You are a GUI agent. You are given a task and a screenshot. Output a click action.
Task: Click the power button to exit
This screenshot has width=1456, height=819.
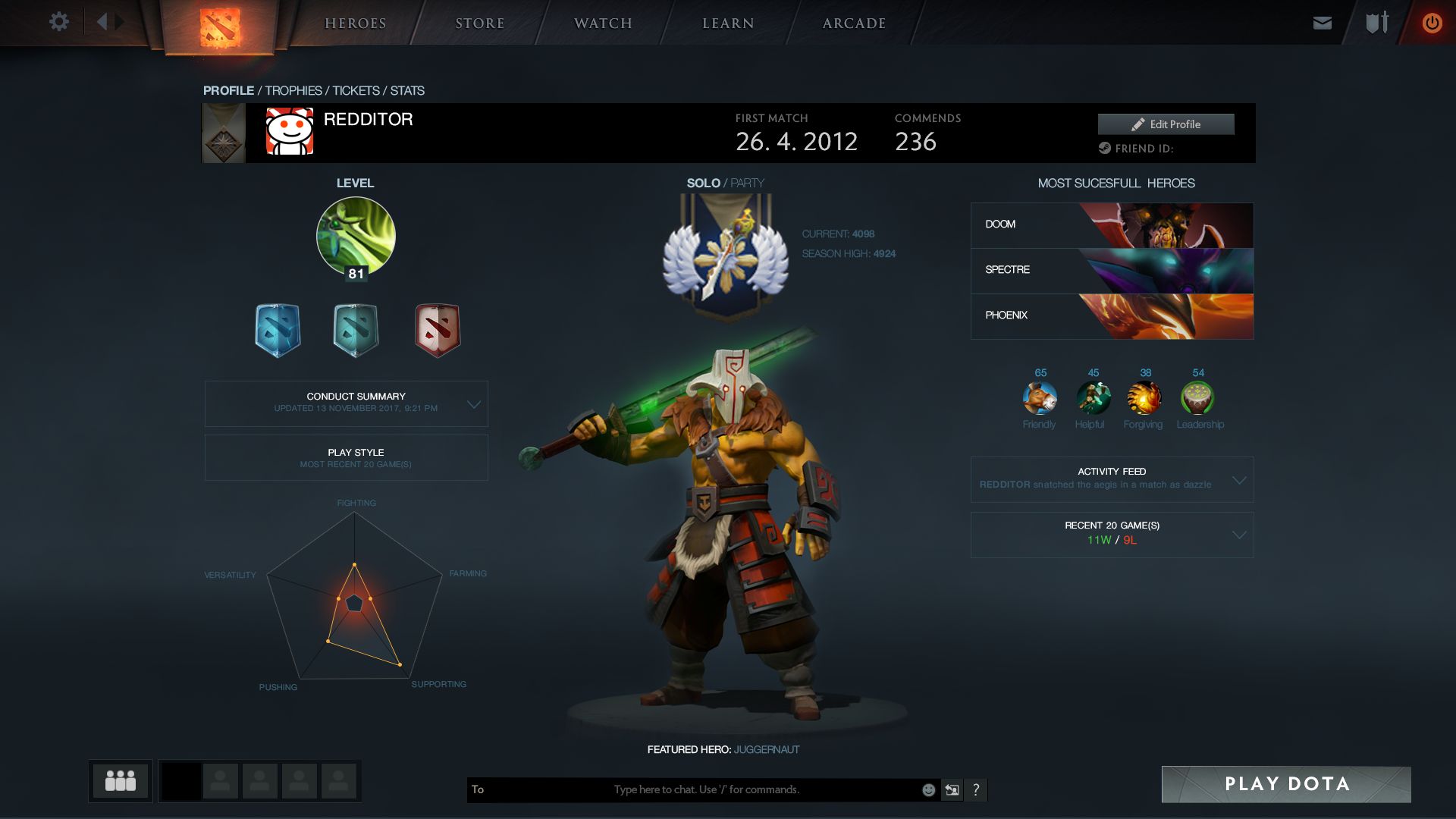(1432, 22)
